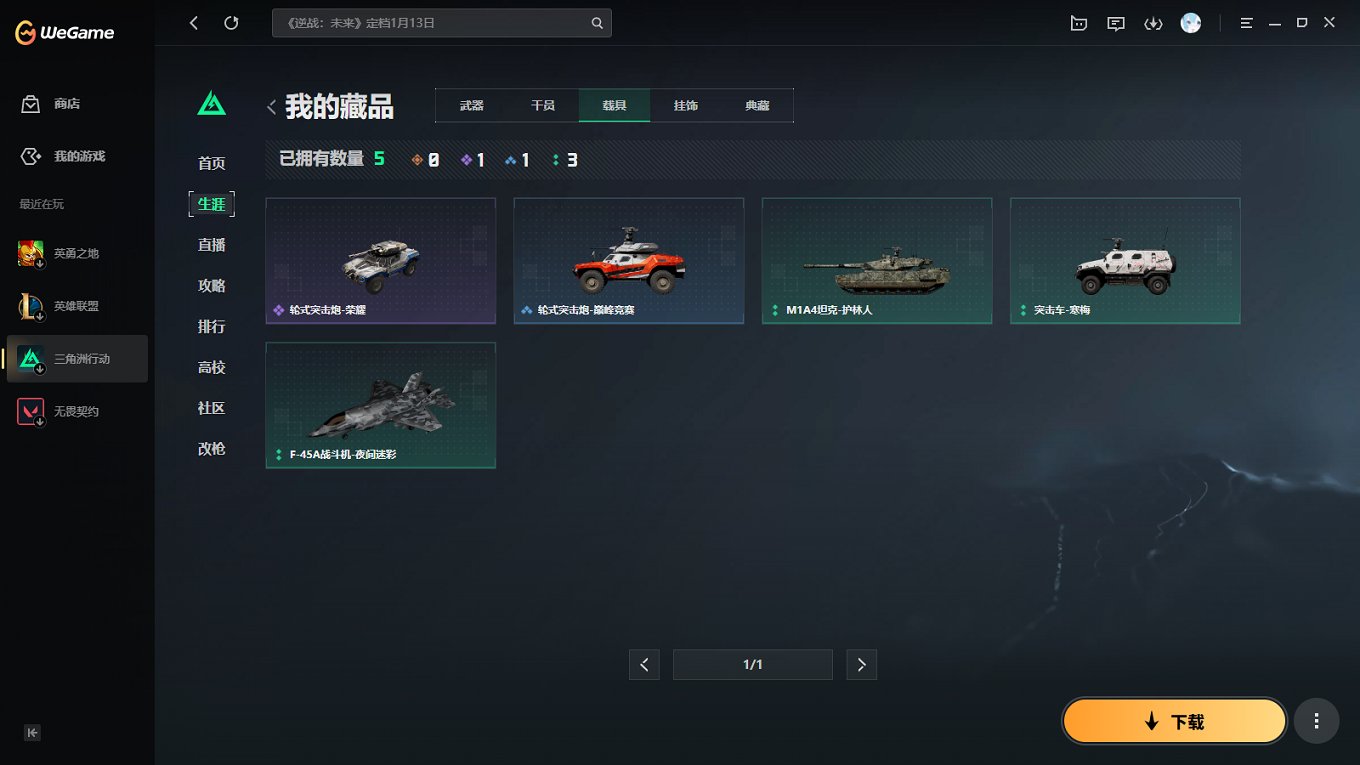Screen dimensions: 1360x765
Task: Open 排行 rankings page
Action: pyautogui.click(x=211, y=326)
